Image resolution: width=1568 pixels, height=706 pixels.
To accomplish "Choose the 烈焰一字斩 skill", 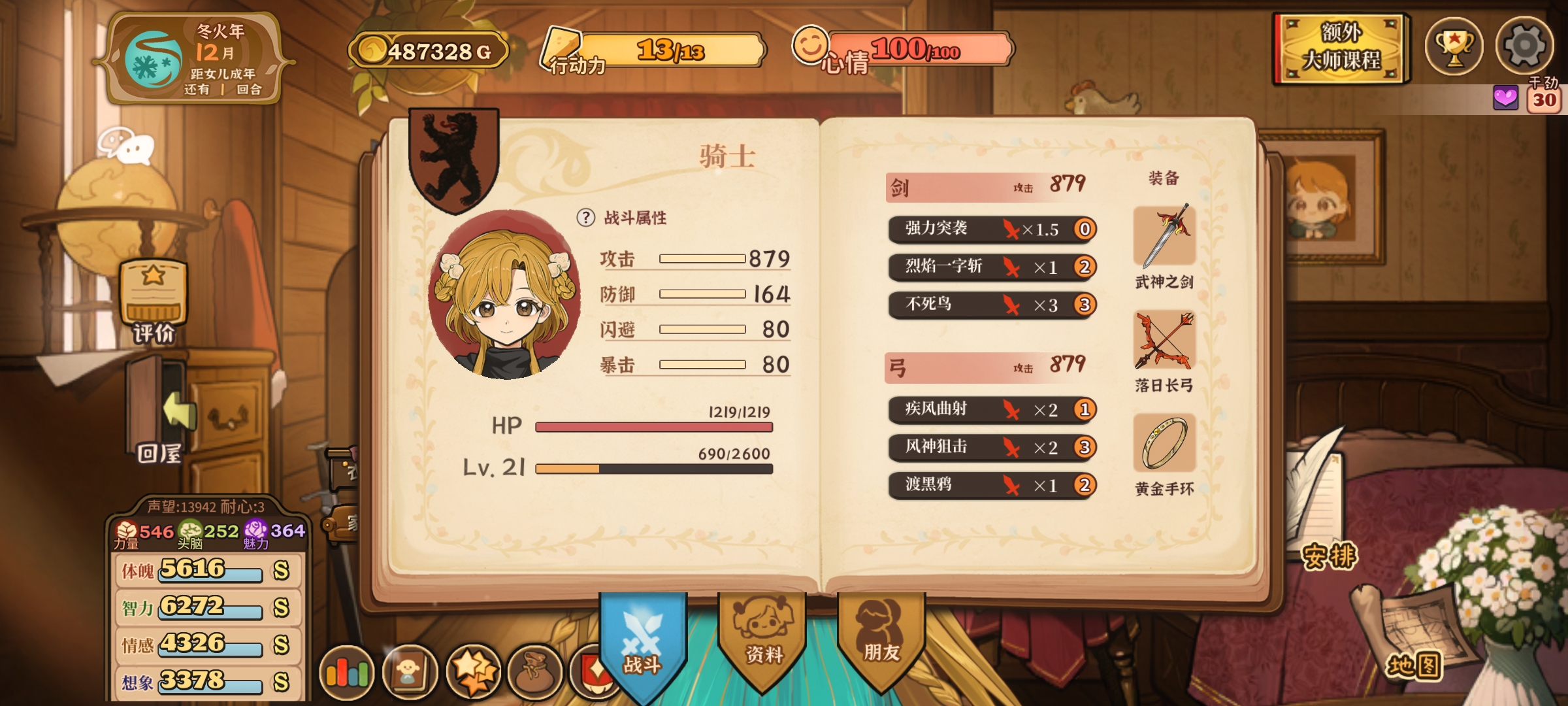I will [991, 267].
